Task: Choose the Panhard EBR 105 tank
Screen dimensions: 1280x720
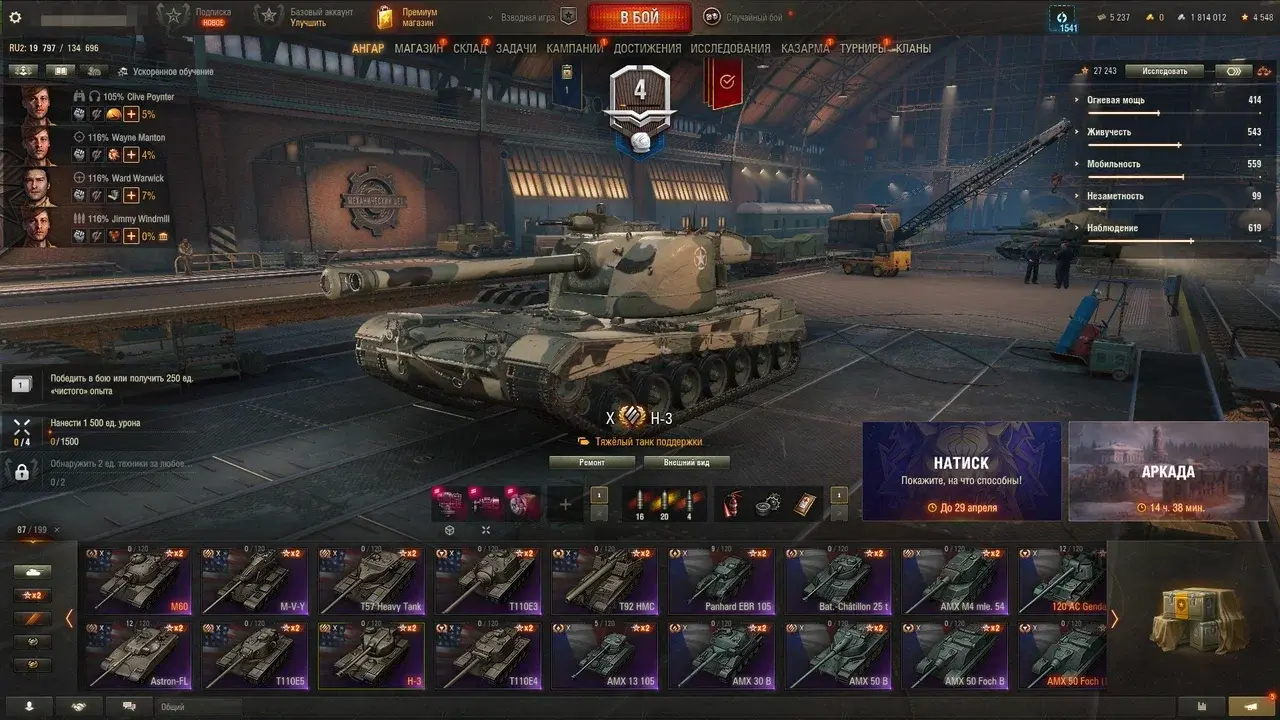Action: pos(721,579)
